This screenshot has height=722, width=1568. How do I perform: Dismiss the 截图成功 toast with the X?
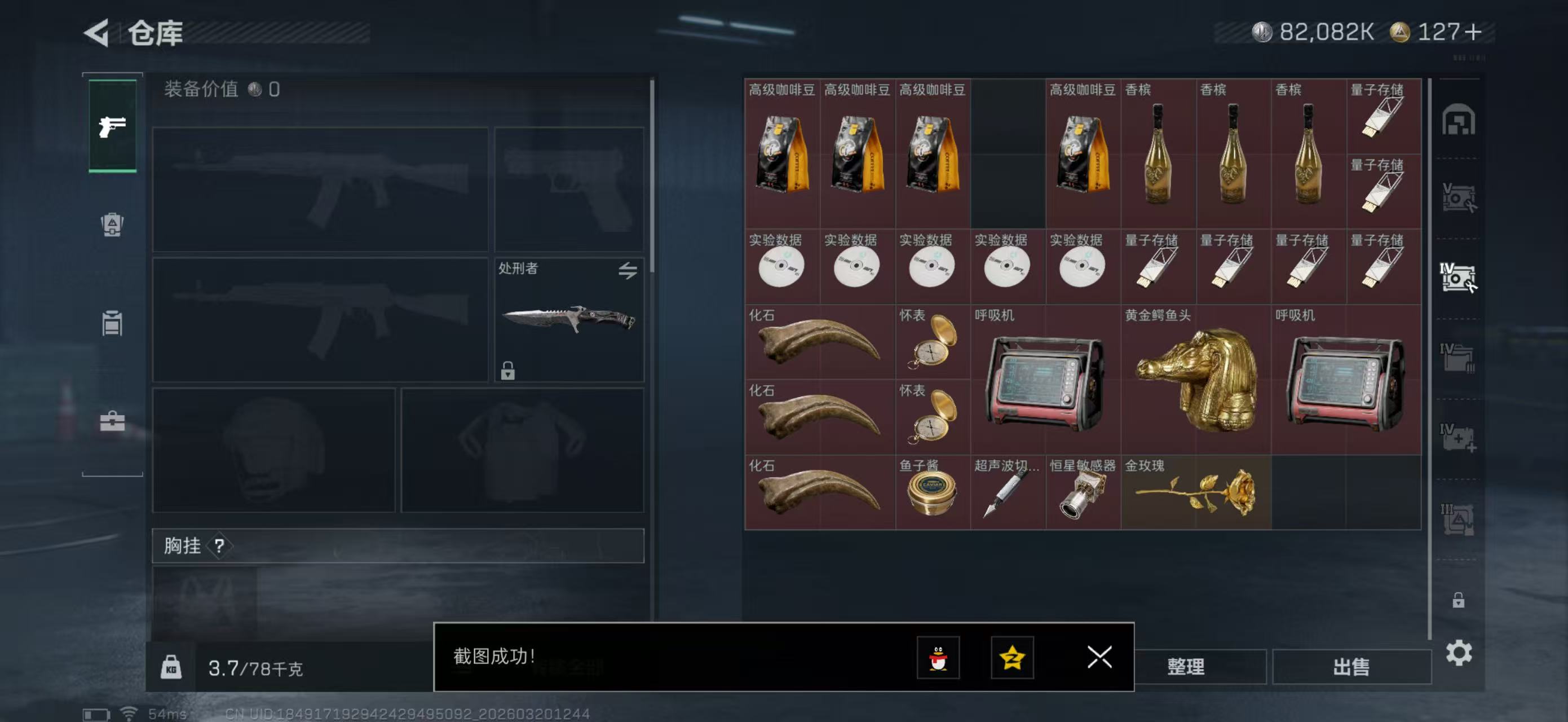(x=1099, y=658)
